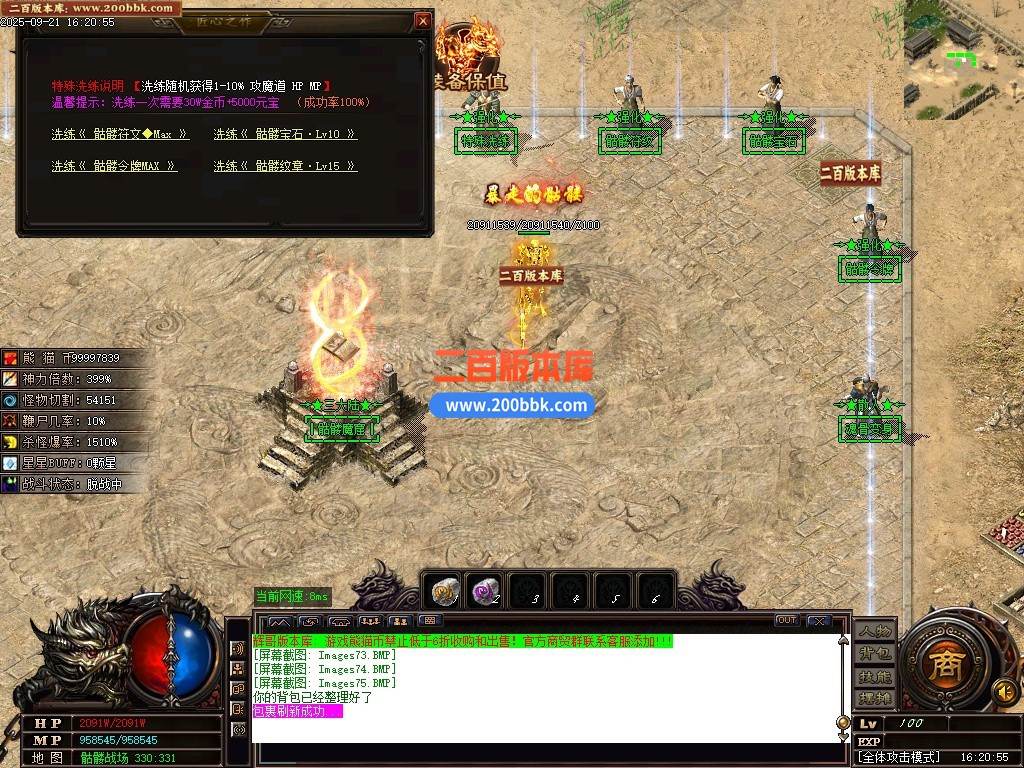Choose 洗练《骷髅符文◆Max》 option
This screenshot has height=768, width=1024.
point(120,134)
